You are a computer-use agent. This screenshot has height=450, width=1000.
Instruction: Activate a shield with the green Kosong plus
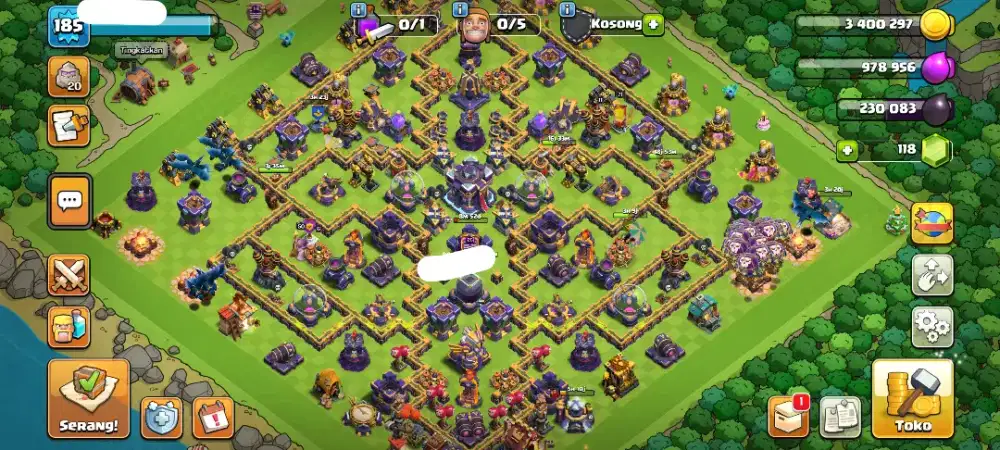pos(654,23)
